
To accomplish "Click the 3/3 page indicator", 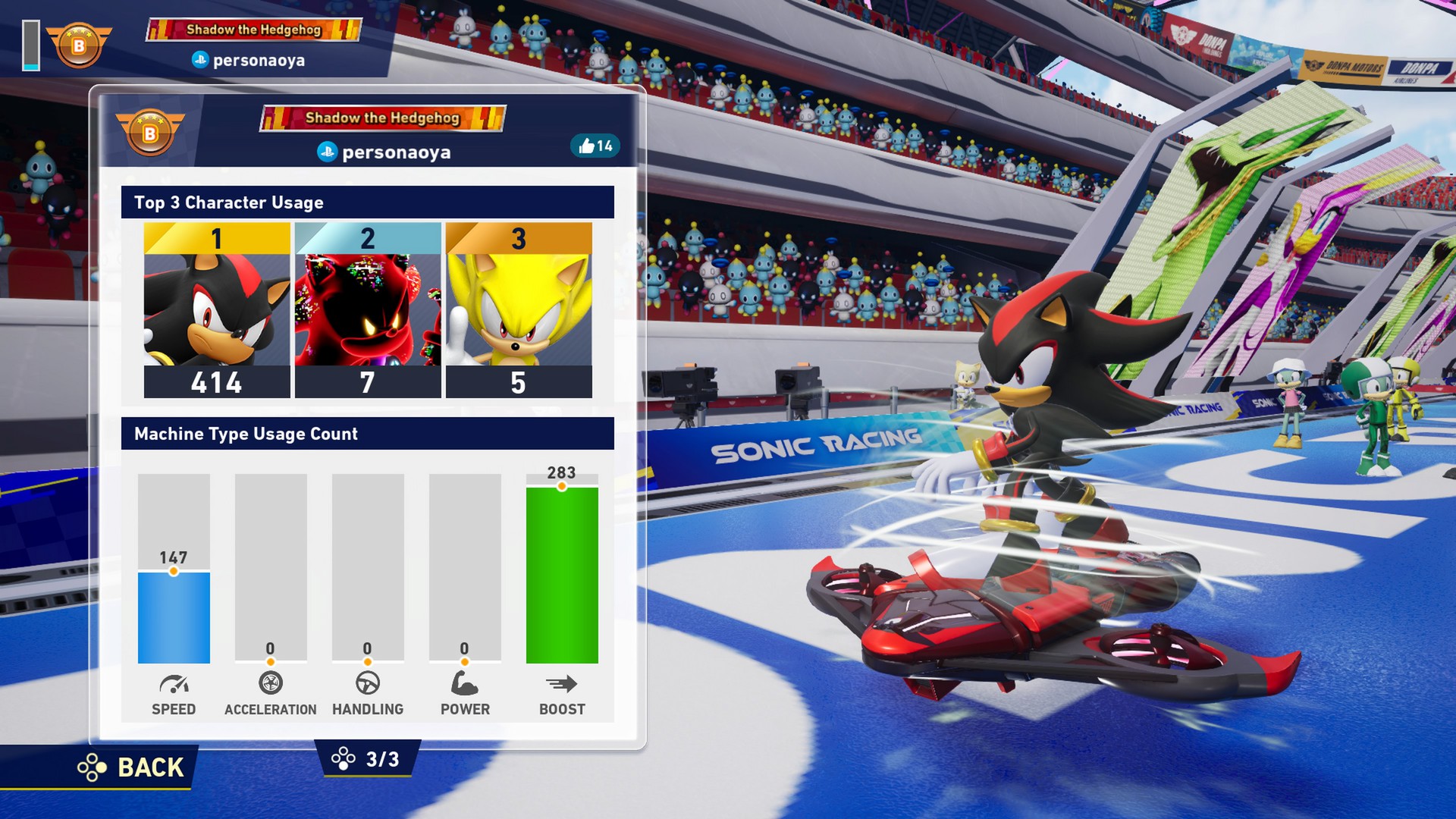I will click(x=368, y=759).
